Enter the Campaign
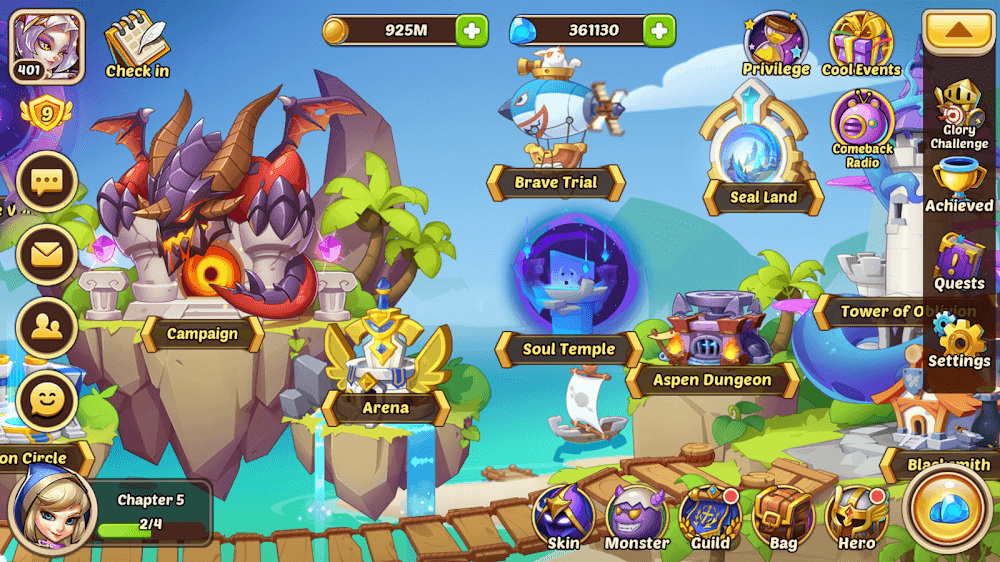 point(202,333)
